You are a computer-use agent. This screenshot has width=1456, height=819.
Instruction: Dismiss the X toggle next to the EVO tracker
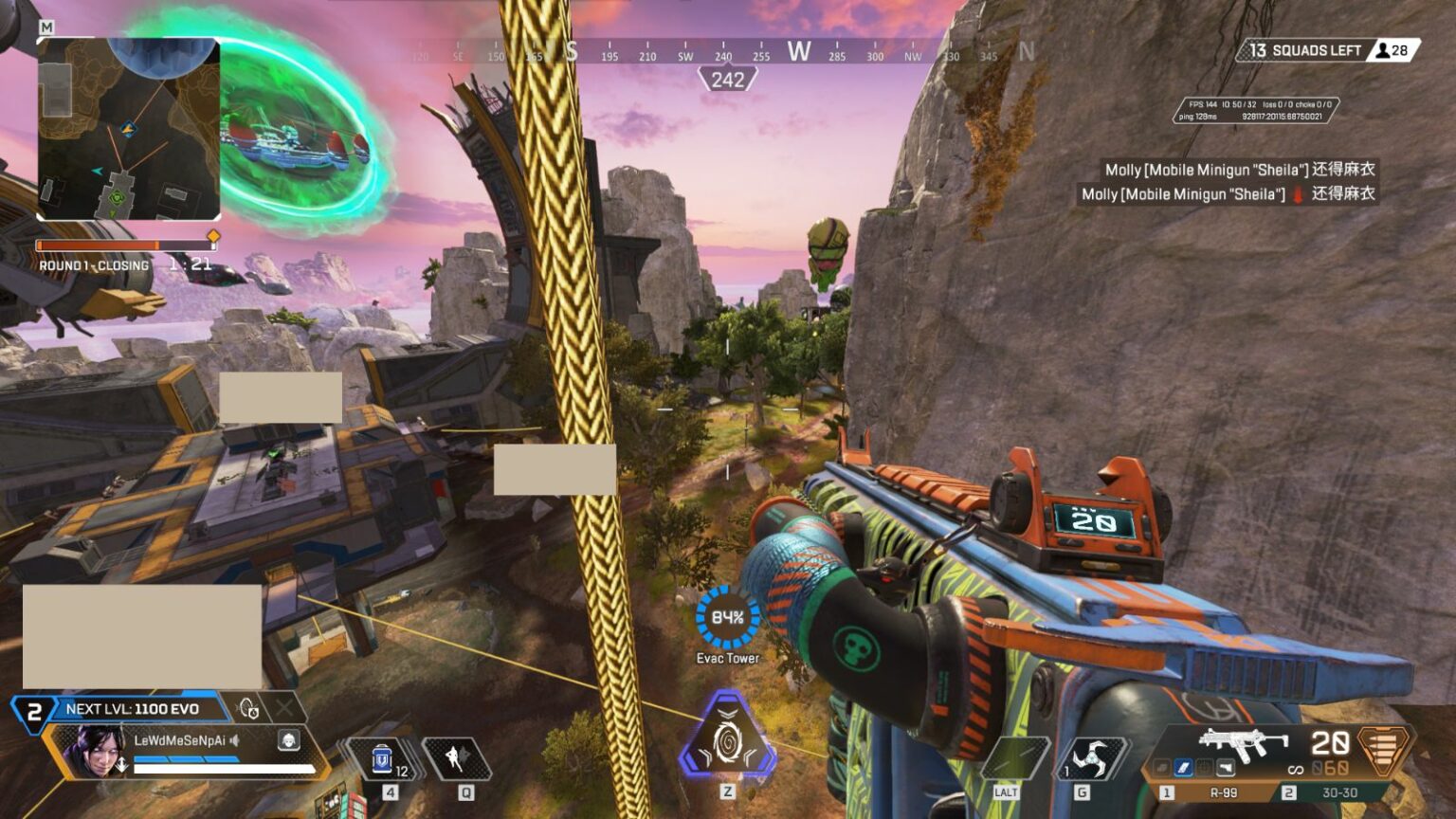283,707
